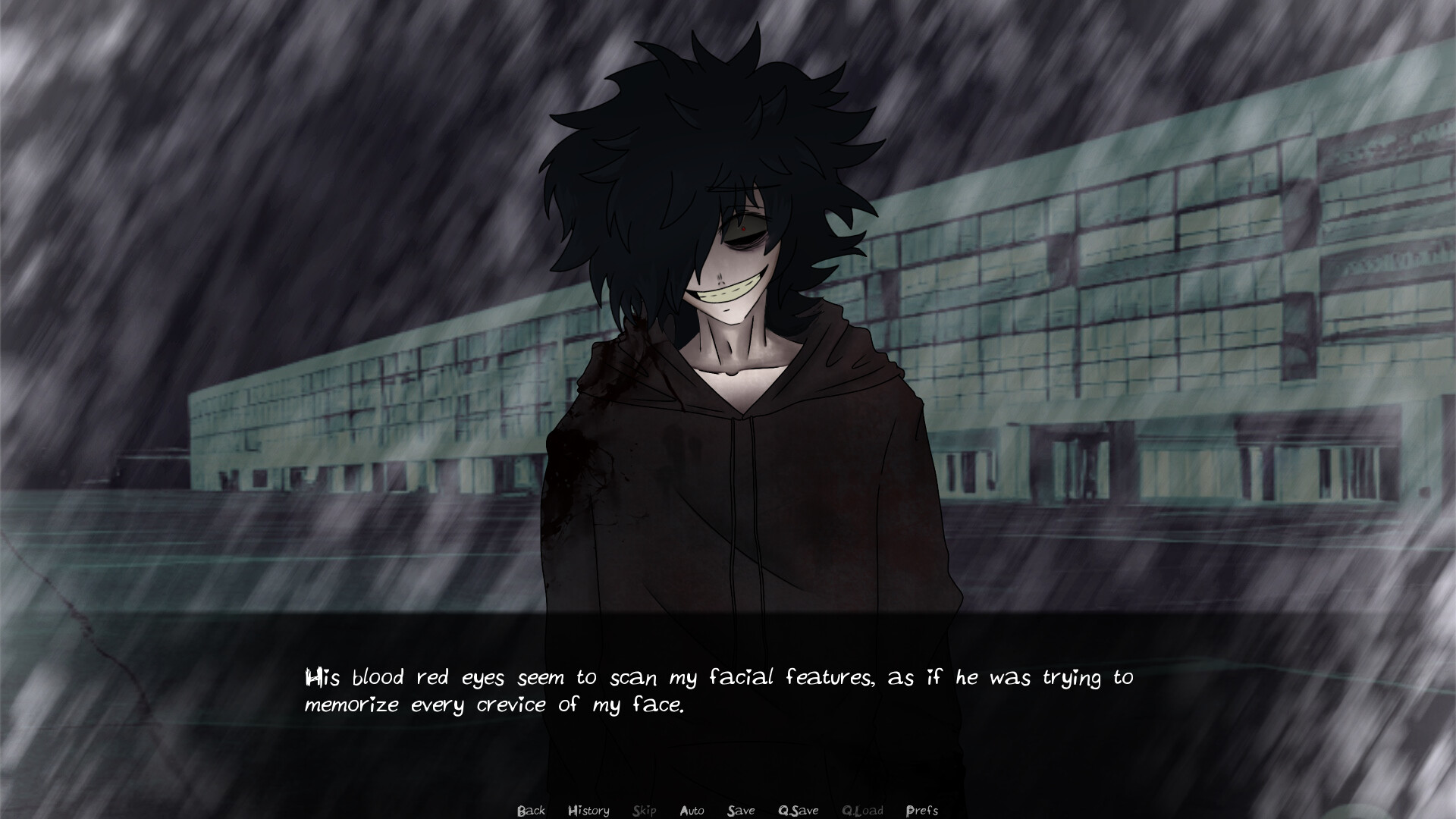The image size is (1456, 819).
Task: Select "History" from the quick menu bar
Action: click(588, 810)
